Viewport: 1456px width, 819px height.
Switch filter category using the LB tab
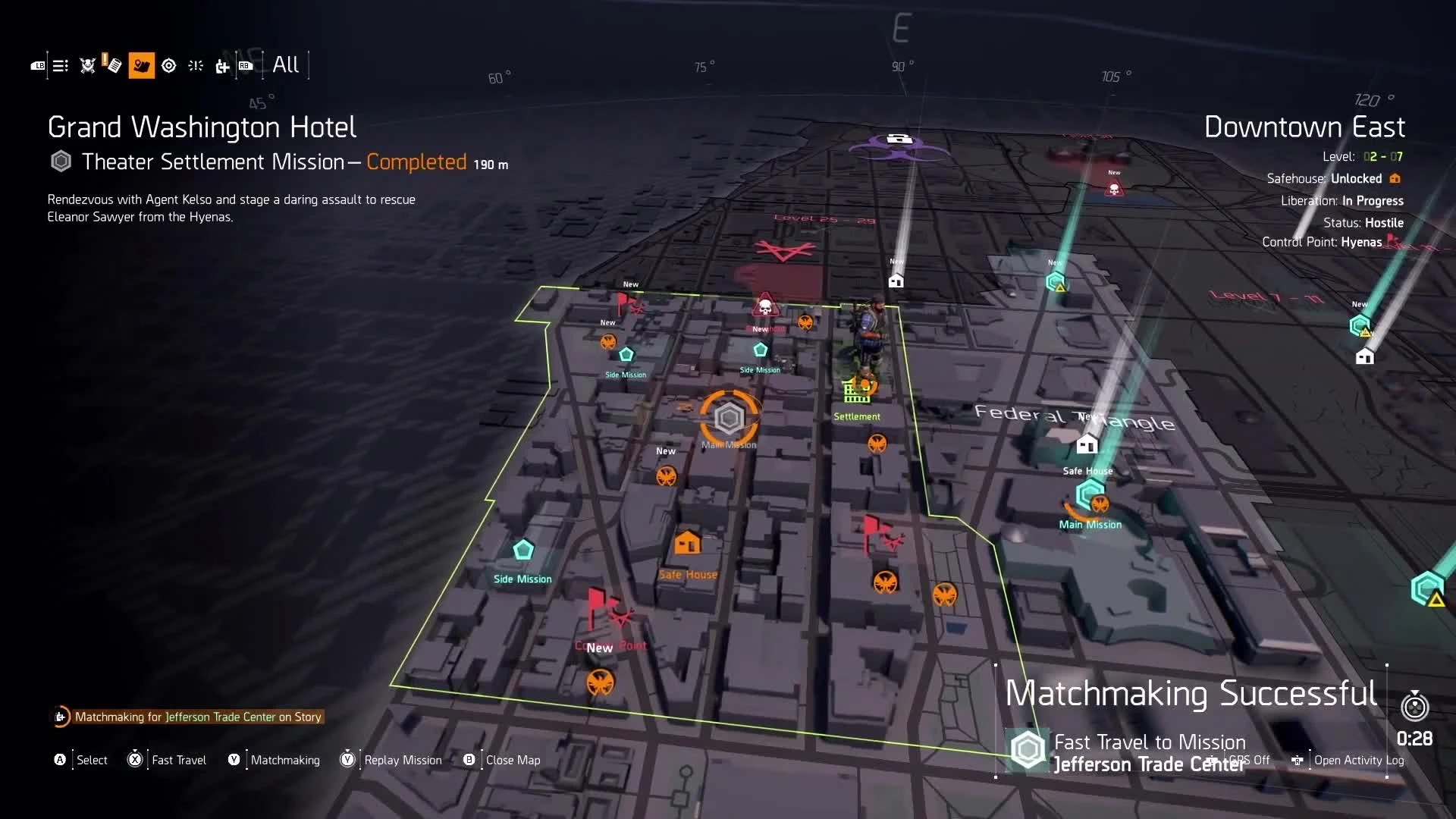click(39, 66)
